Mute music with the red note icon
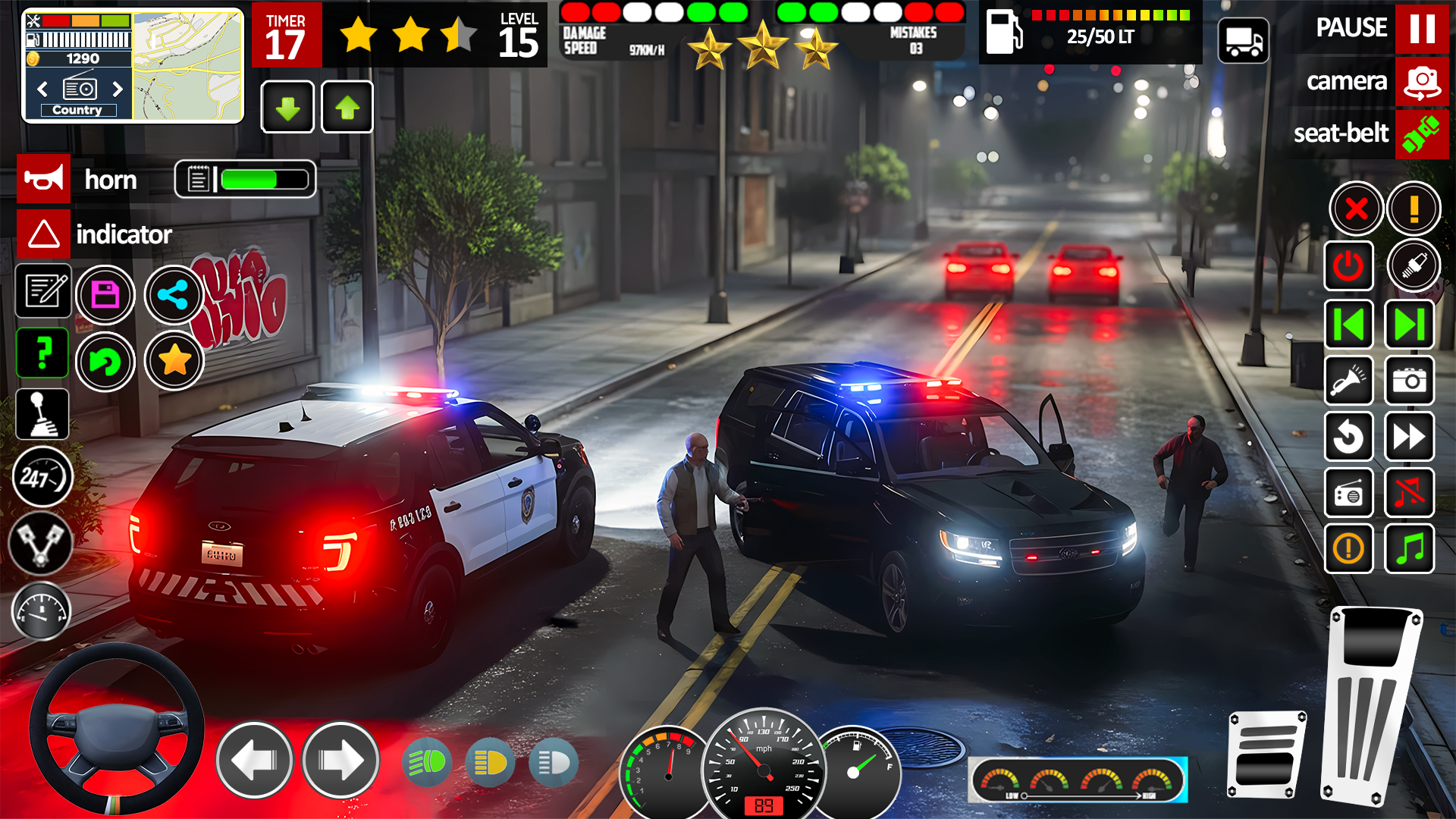1456x819 pixels. [1409, 494]
